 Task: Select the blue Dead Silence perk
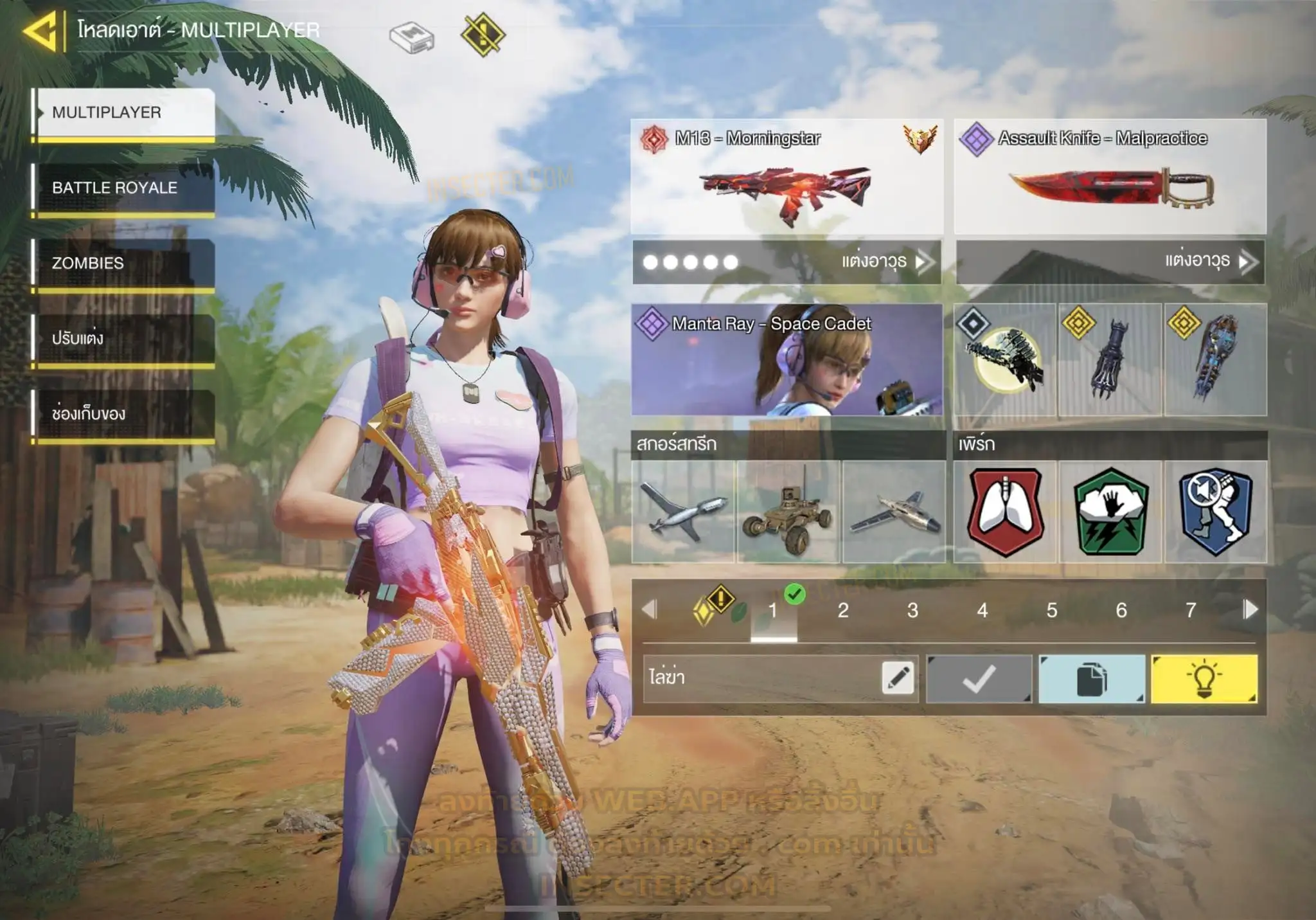click(1215, 512)
